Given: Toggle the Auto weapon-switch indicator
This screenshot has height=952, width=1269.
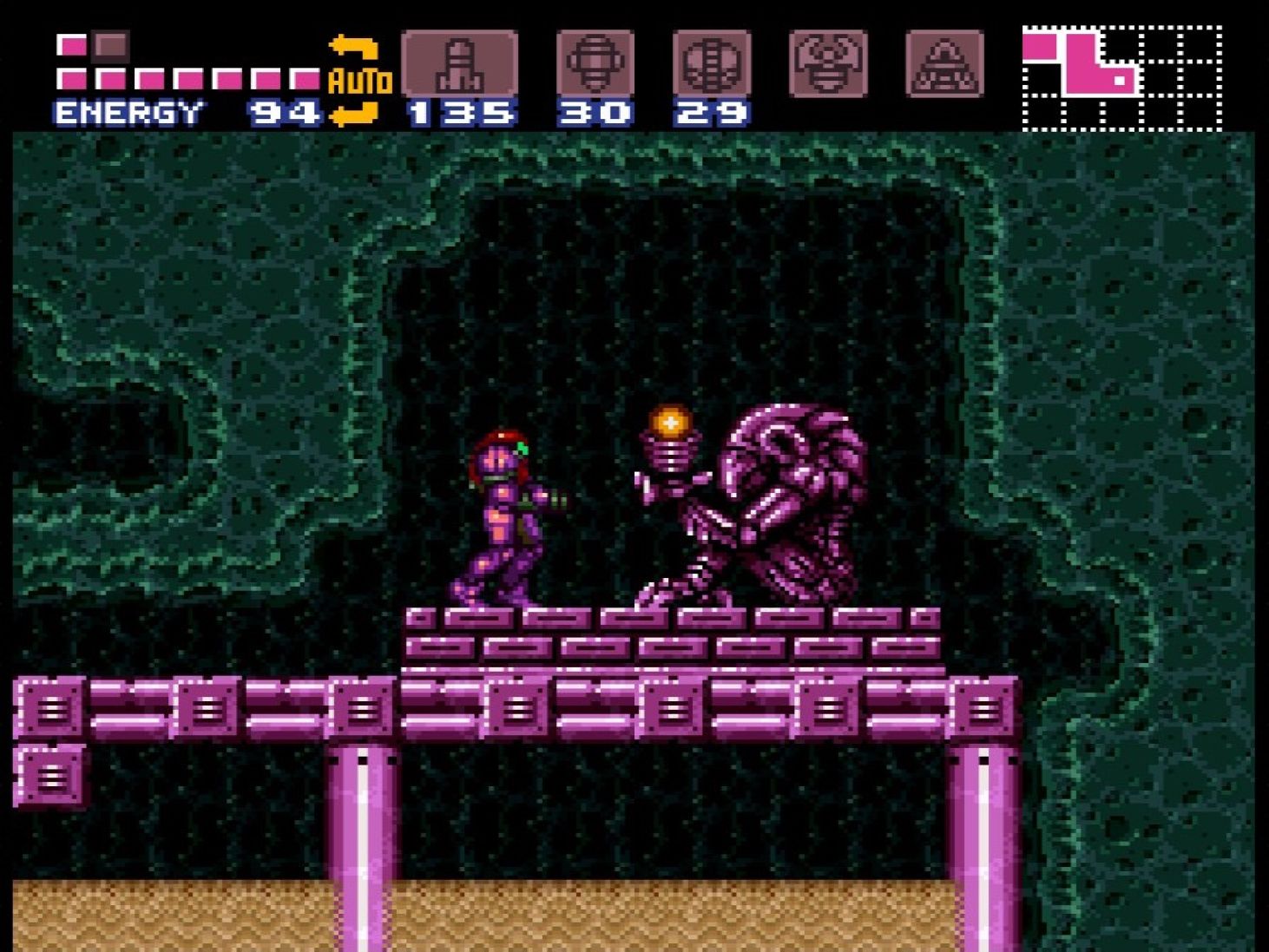Looking at the screenshot, I should pos(360,81).
